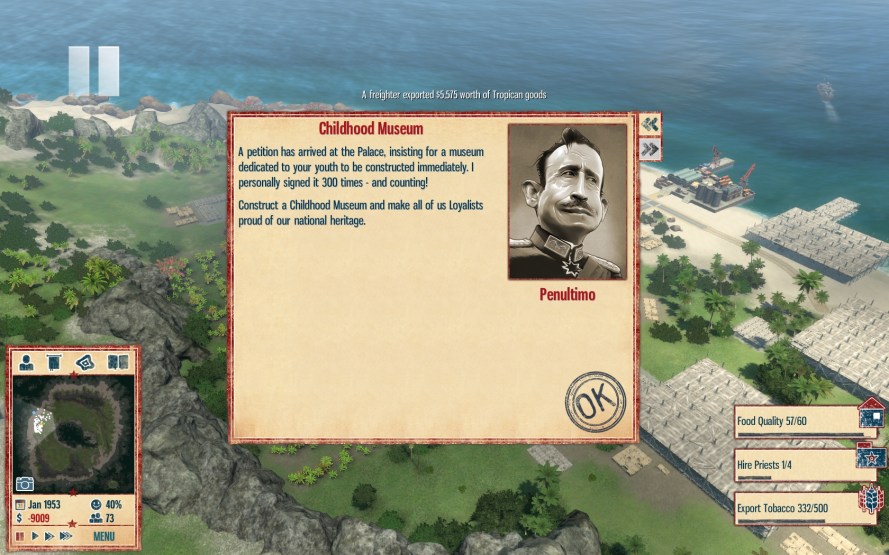
Task: Set game speed to triple fast-forward
Action: coord(67,536)
